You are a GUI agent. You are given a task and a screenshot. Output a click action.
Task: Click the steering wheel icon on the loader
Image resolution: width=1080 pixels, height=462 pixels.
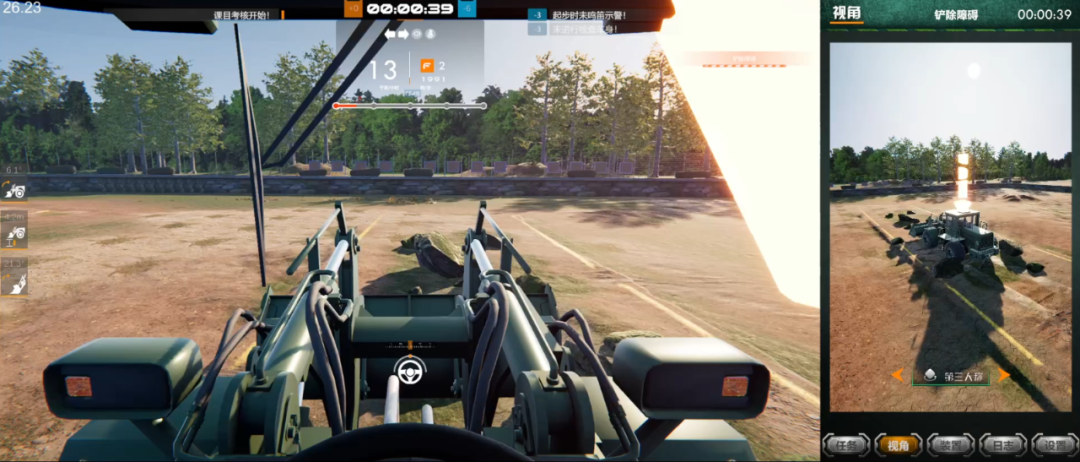[410, 370]
